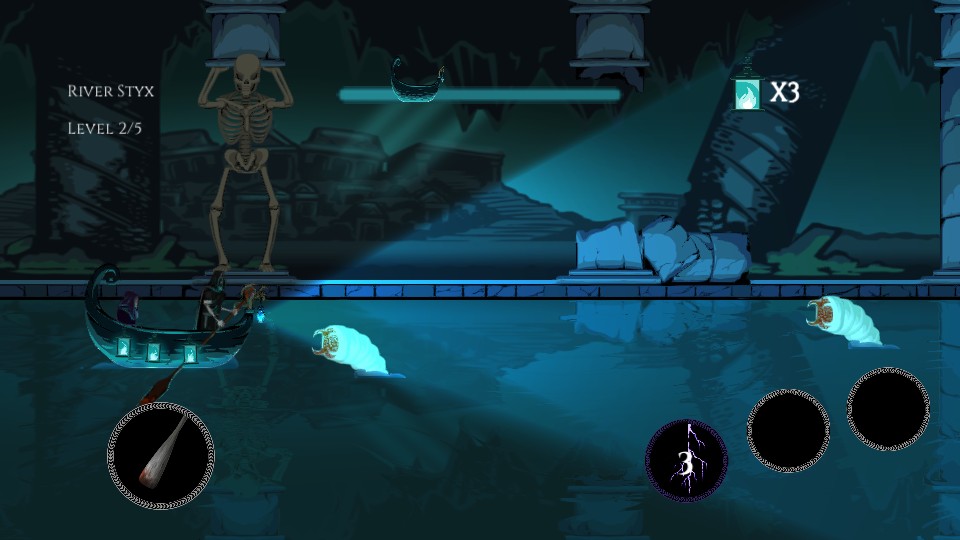The image size is (960, 540).
Task: Activate the lightning bolt ability
Action: pos(686,460)
